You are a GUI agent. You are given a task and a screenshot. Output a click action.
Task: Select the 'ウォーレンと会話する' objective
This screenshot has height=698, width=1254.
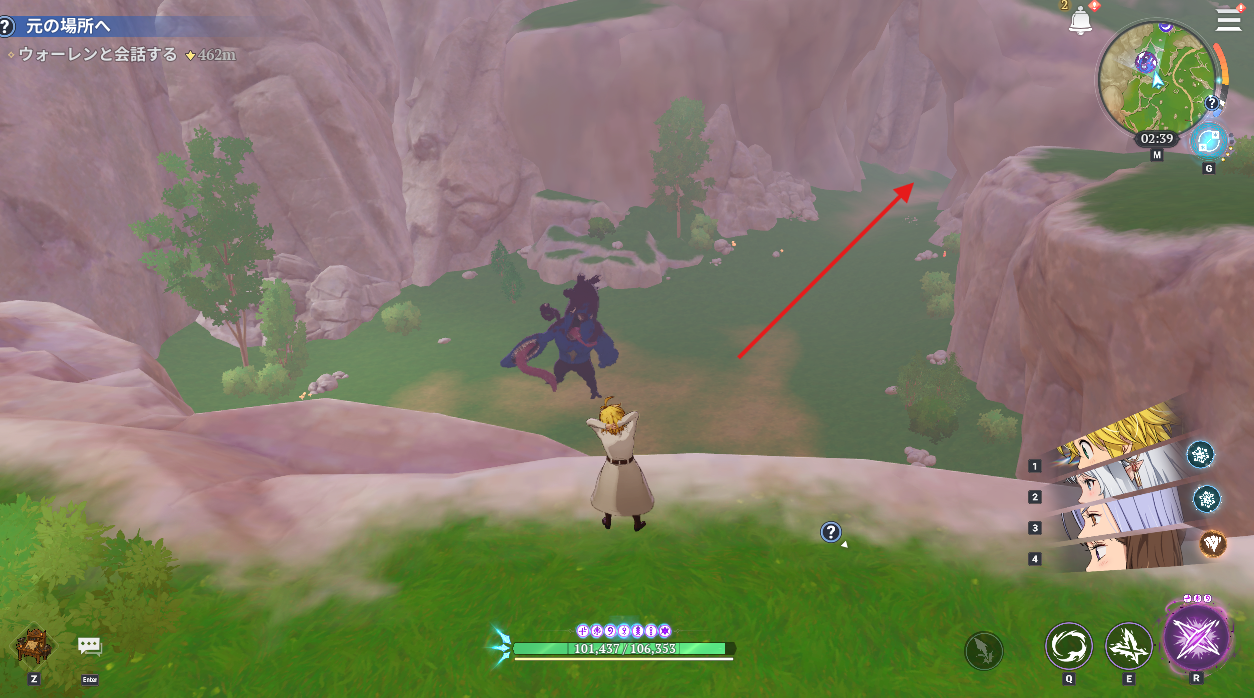click(97, 54)
